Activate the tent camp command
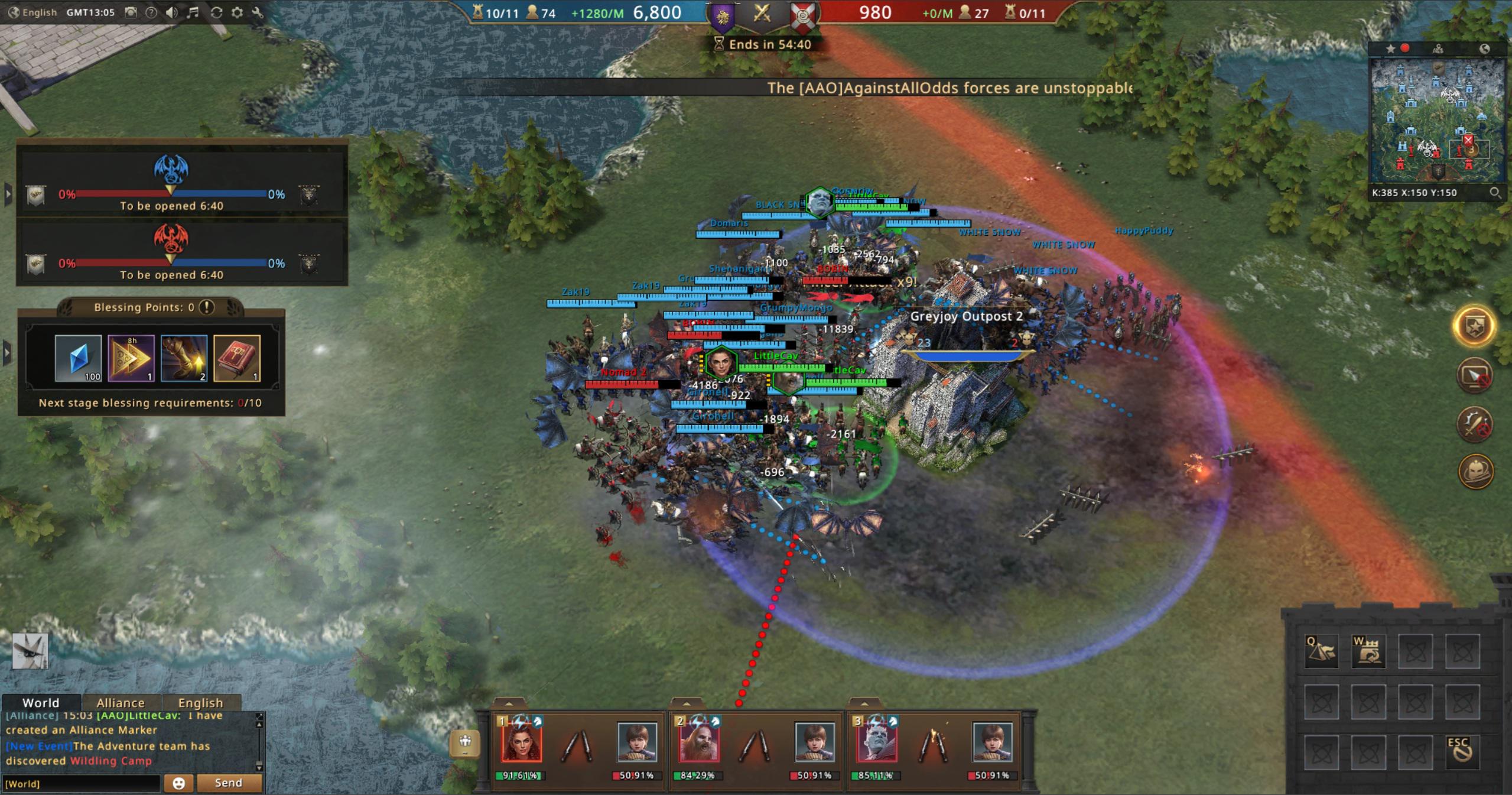 click(x=1321, y=651)
